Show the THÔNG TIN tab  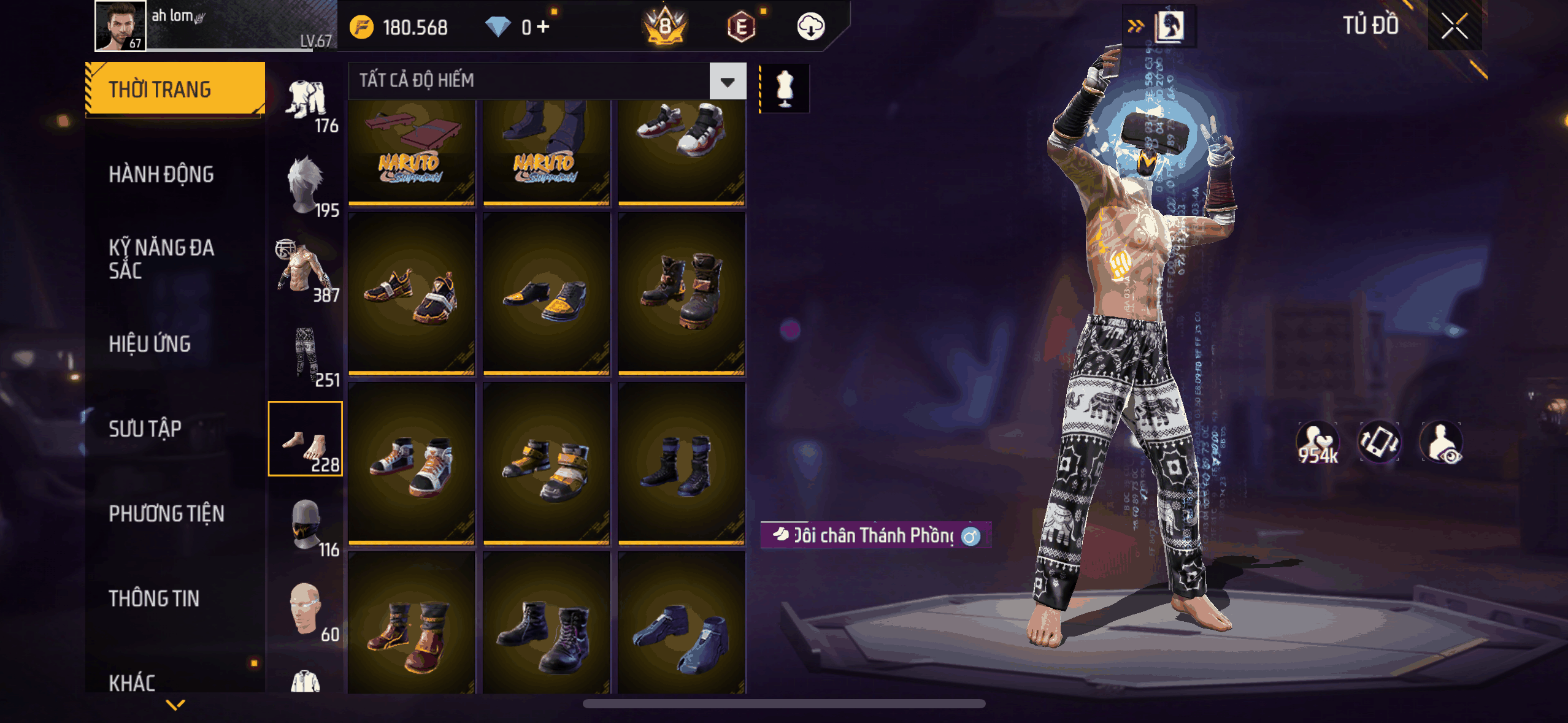click(154, 598)
